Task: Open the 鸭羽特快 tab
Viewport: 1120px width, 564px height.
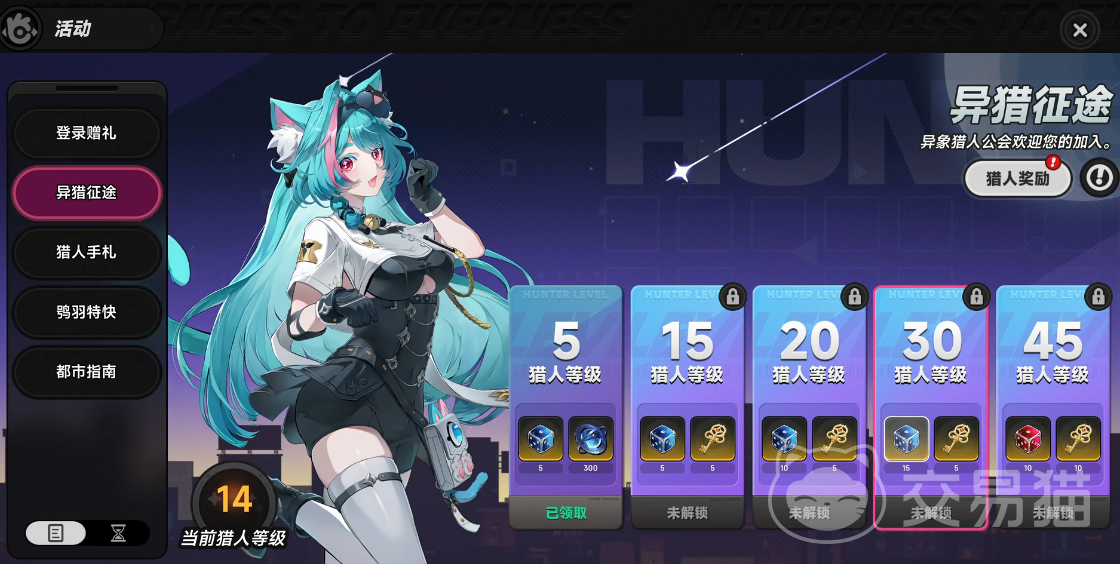Action: [86, 312]
